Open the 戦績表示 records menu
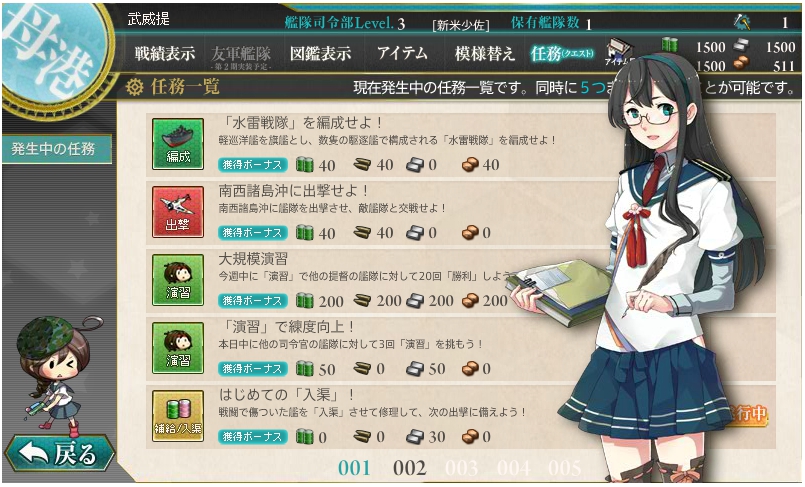 pos(165,54)
